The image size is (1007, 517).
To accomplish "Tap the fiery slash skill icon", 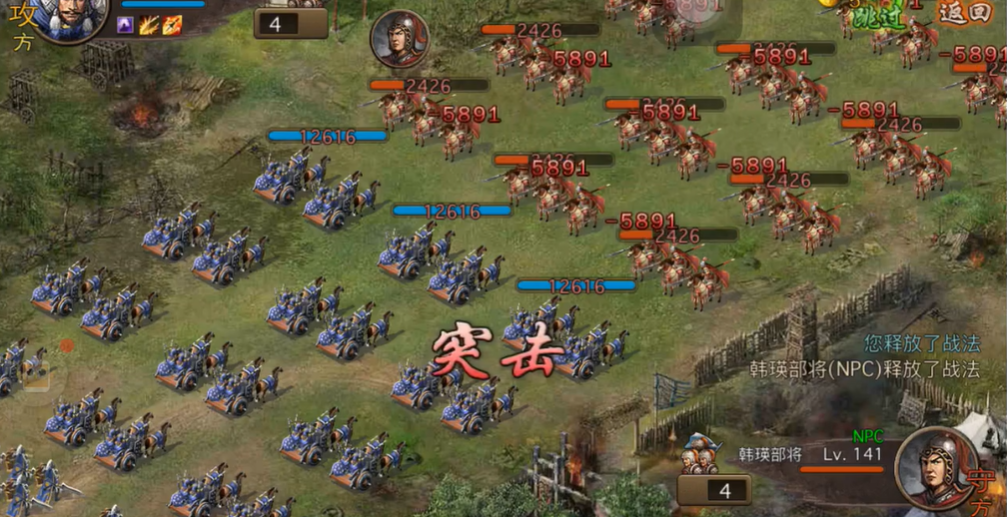I will [x=149, y=24].
